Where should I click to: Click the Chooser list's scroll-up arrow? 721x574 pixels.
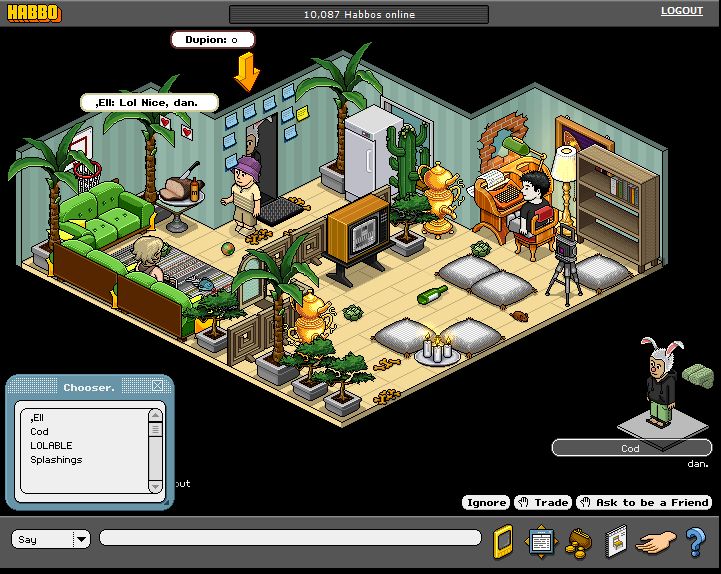point(155,414)
